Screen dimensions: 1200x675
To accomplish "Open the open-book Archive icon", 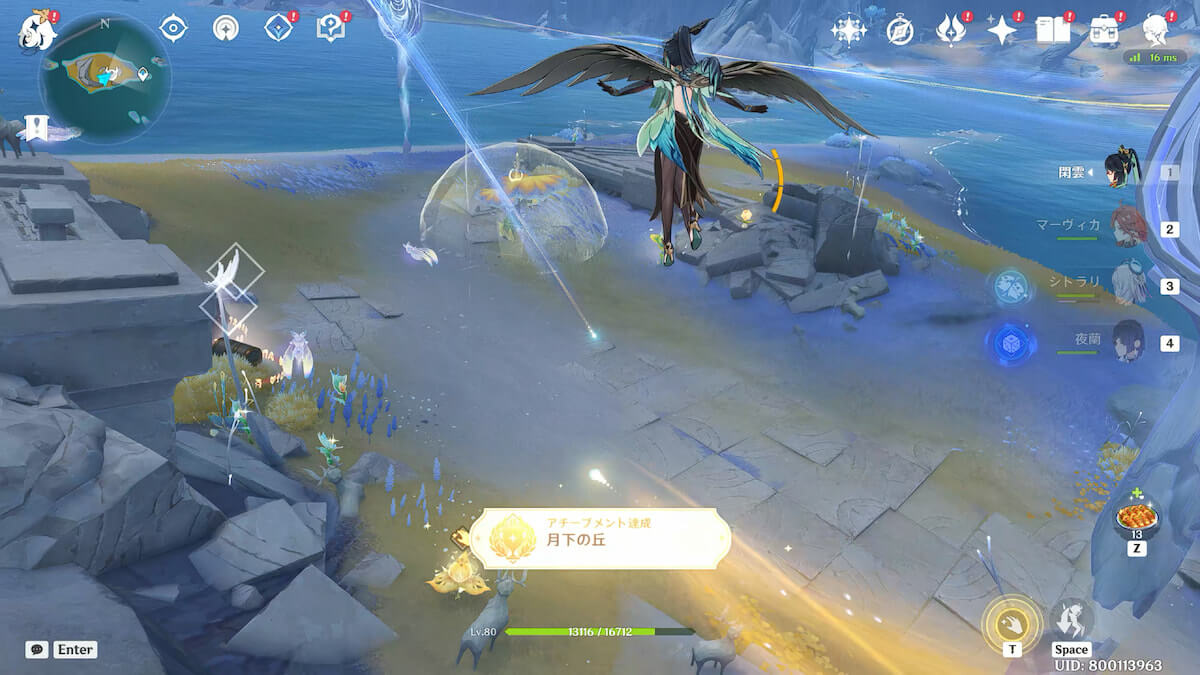I will (1052, 31).
